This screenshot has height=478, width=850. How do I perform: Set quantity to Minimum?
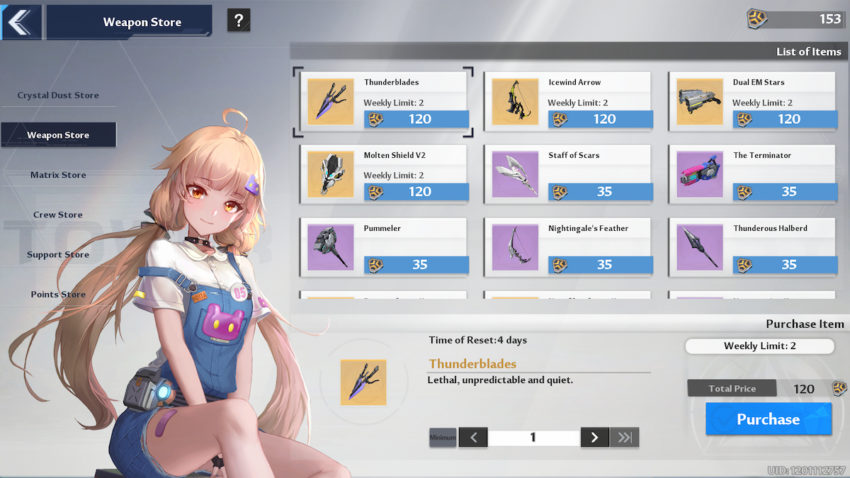(443, 437)
